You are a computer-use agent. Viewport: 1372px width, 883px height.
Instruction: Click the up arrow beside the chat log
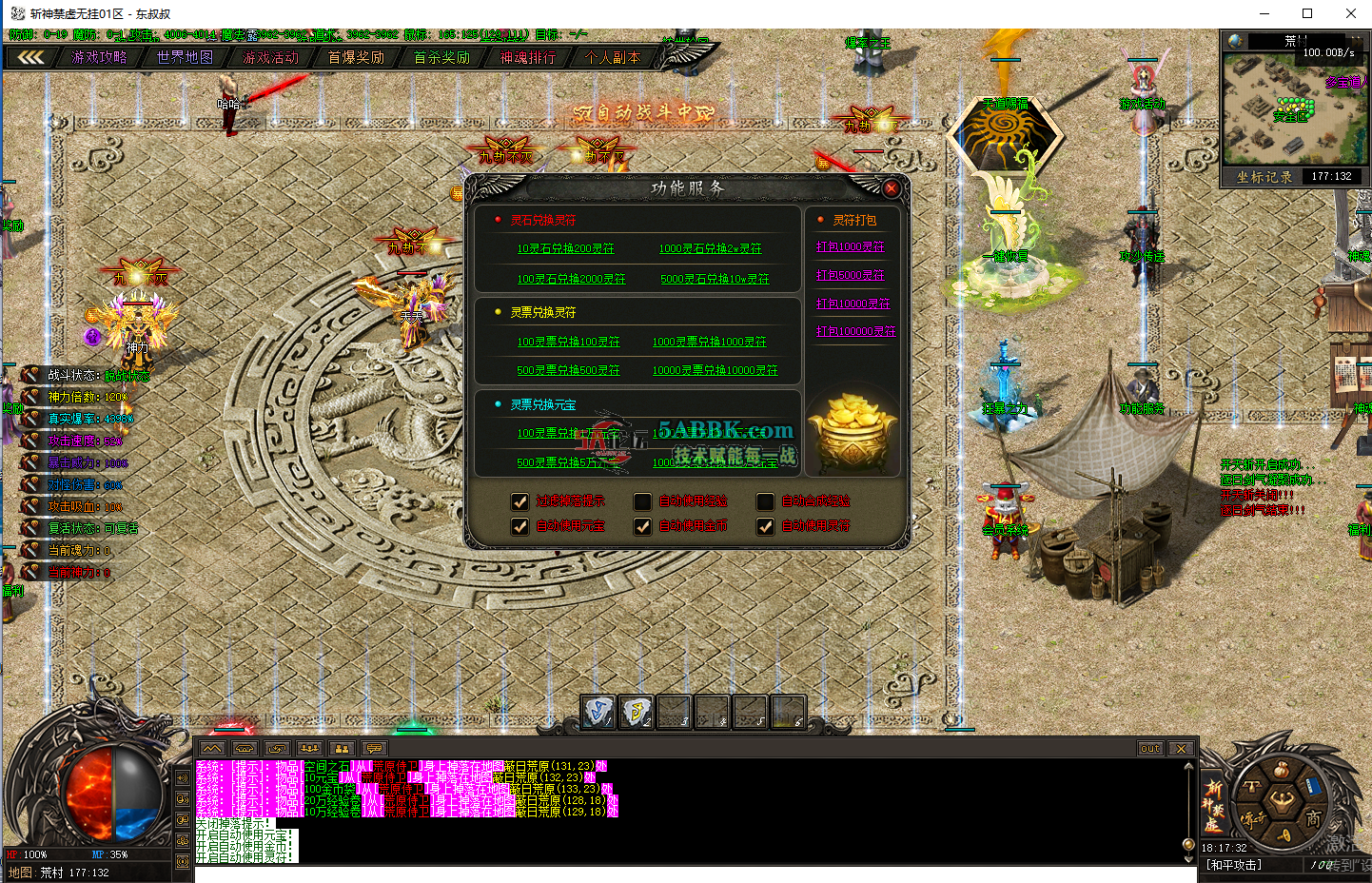click(1188, 766)
